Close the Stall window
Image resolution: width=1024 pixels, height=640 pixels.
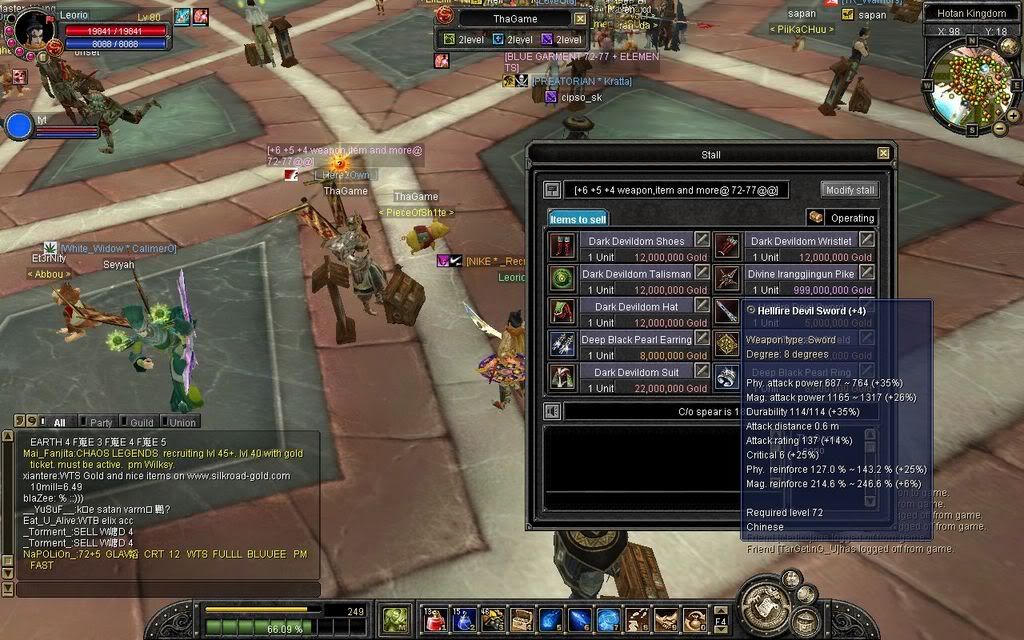point(883,153)
